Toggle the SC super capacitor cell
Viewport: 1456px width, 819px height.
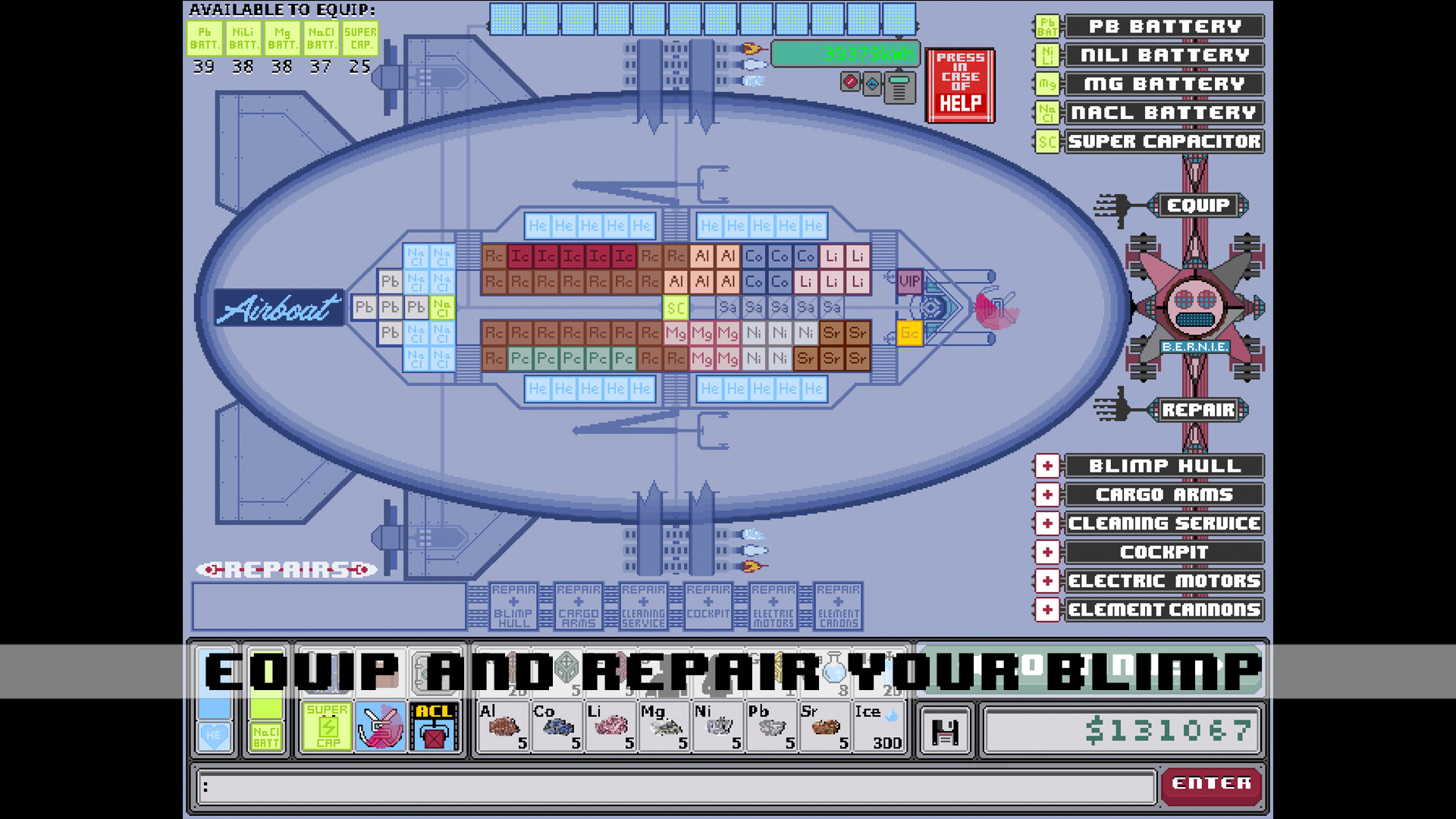[676, 308]
